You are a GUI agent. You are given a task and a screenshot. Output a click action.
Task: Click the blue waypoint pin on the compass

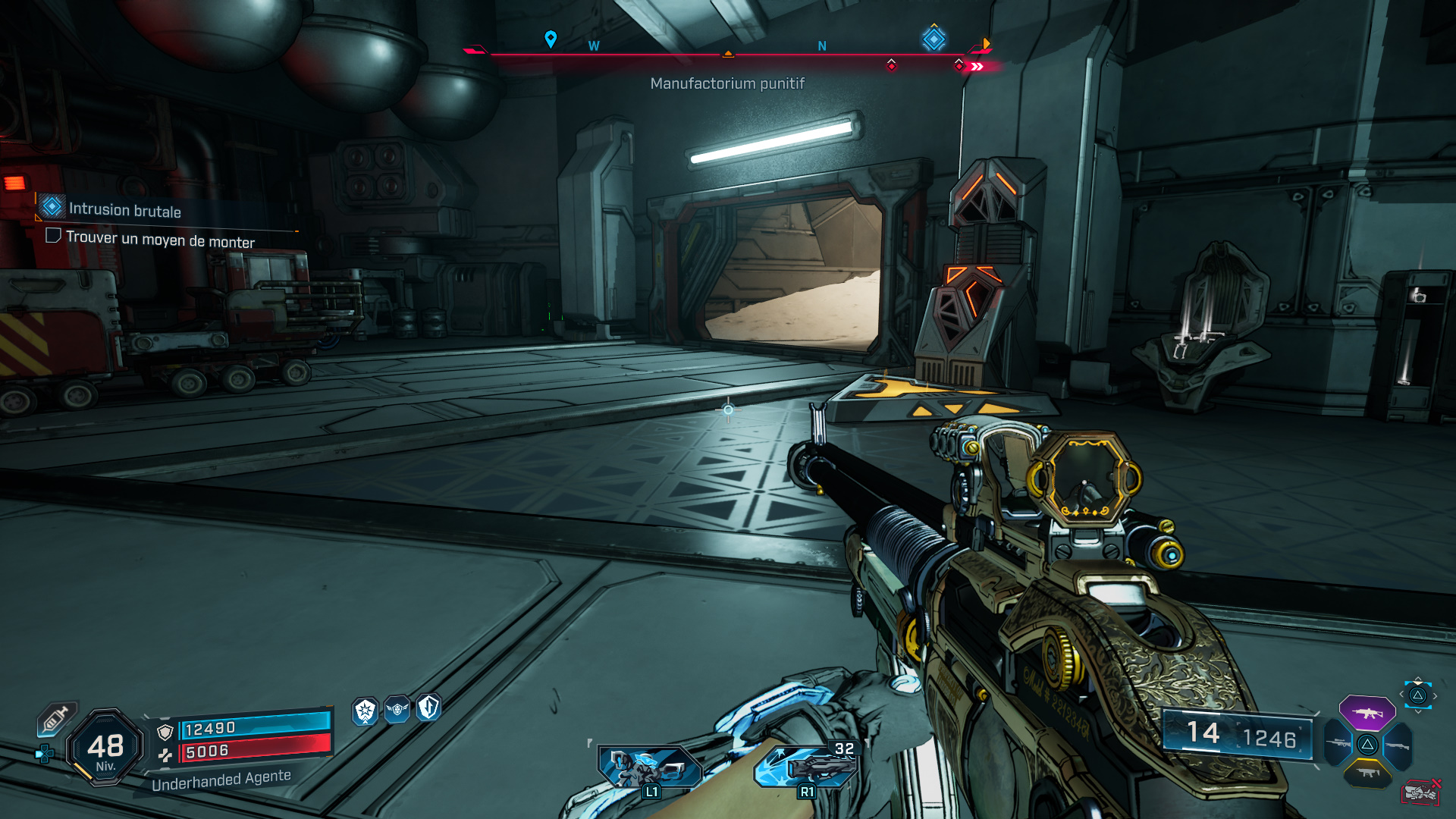(551, 39)
